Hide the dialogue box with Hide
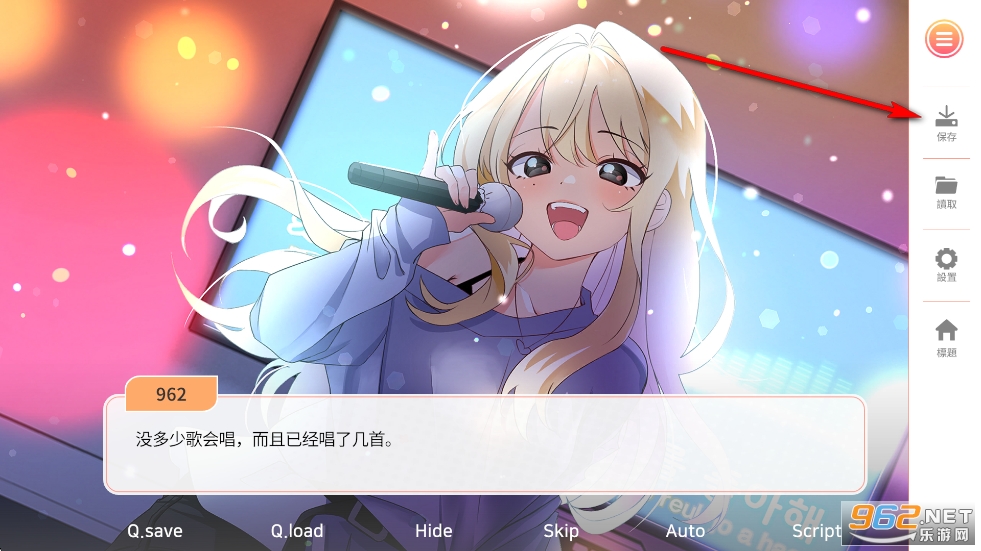 [433, 531]
